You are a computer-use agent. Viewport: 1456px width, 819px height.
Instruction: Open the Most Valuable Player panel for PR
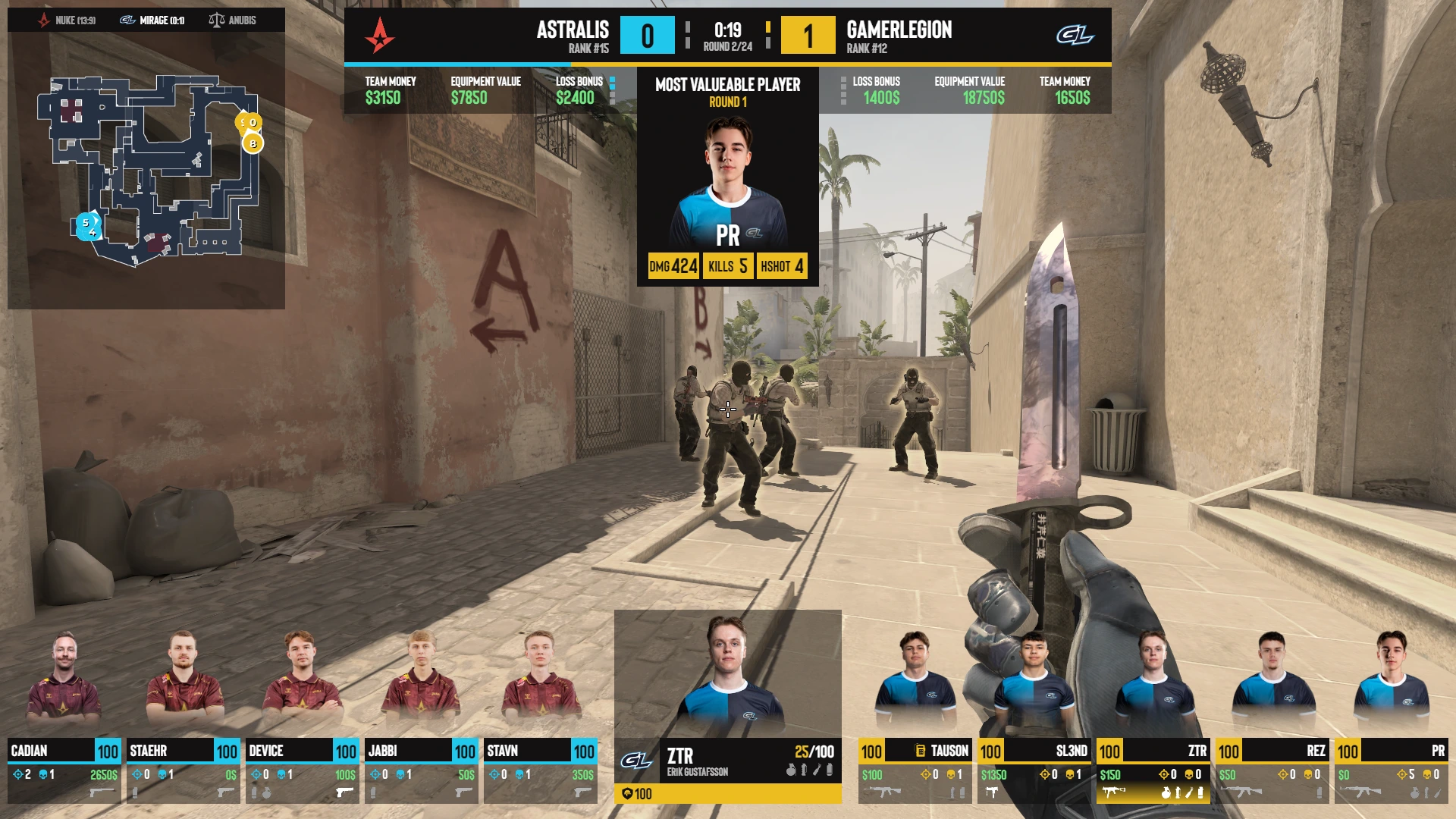pos(727,177)
